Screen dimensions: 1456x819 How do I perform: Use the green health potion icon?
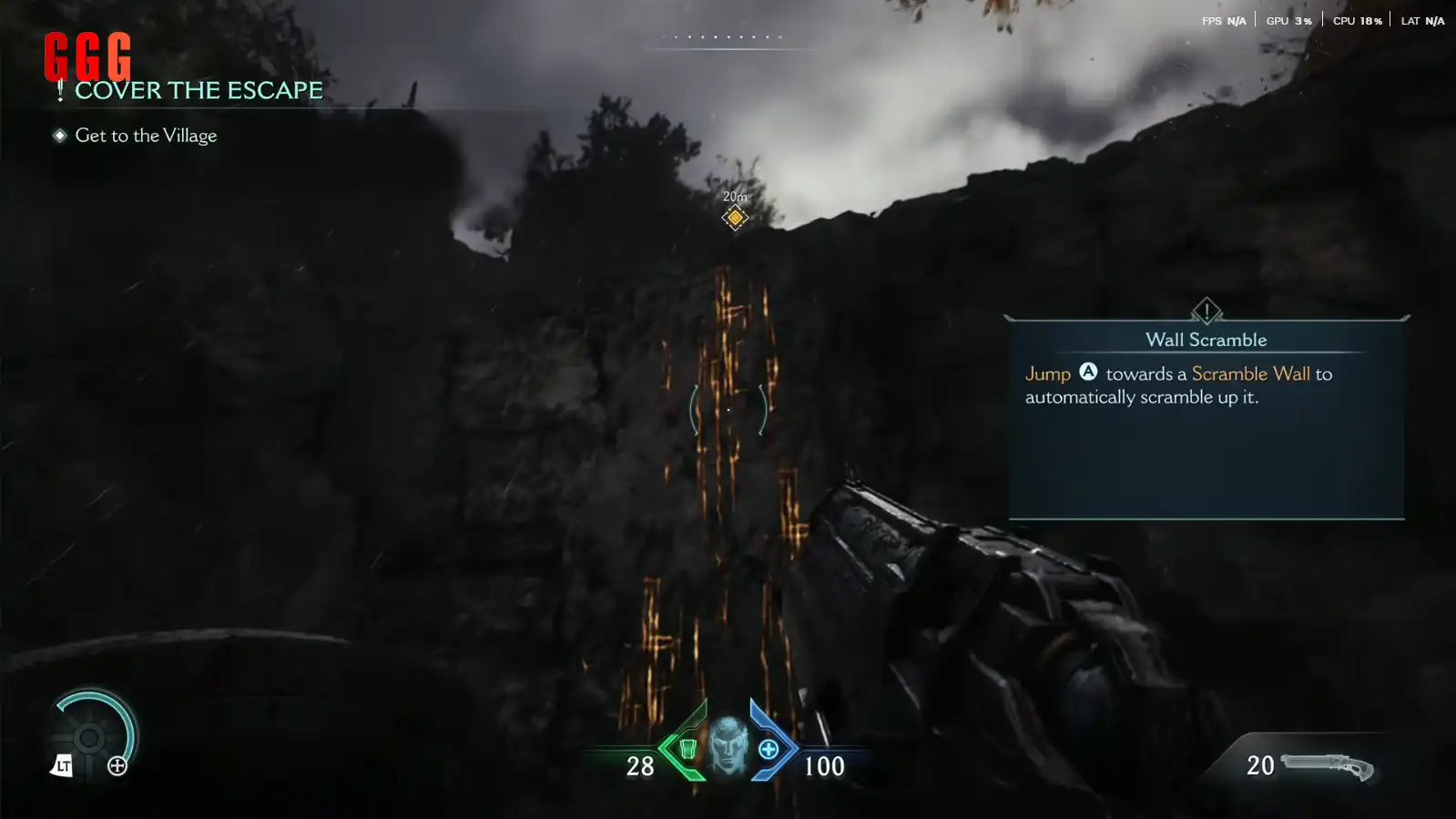click(x=687, y=749)
